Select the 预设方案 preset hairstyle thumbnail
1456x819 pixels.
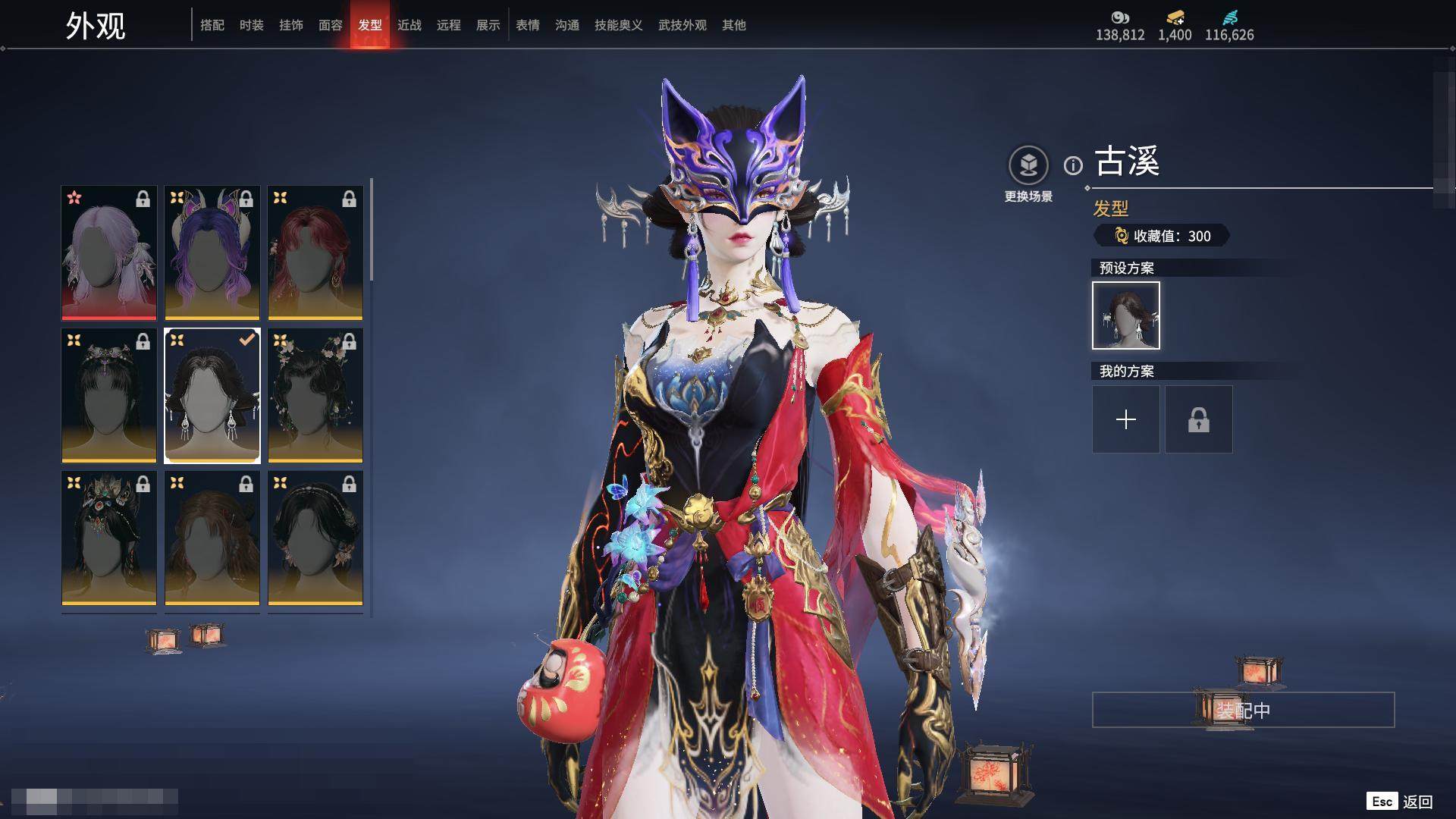click(x=1126, y=315)
